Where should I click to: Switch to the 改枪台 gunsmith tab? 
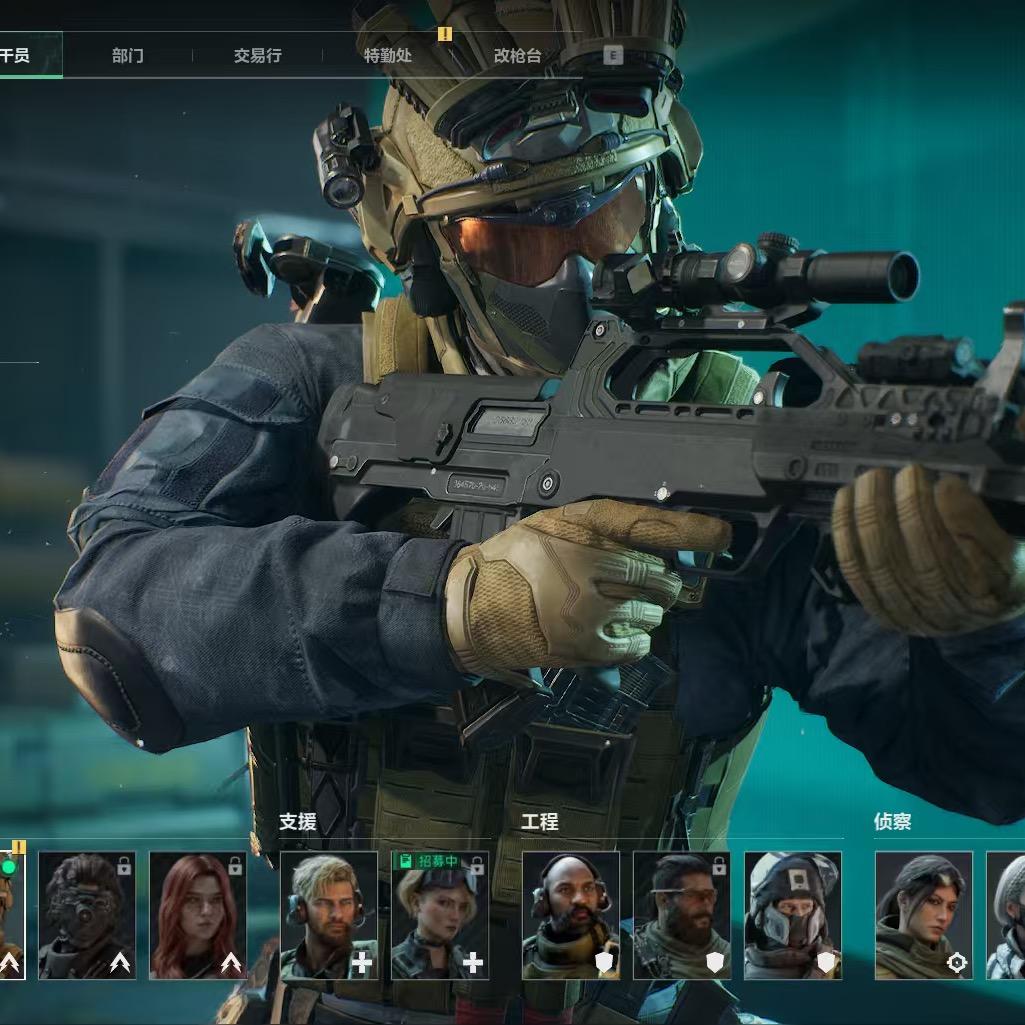[517, 56]
